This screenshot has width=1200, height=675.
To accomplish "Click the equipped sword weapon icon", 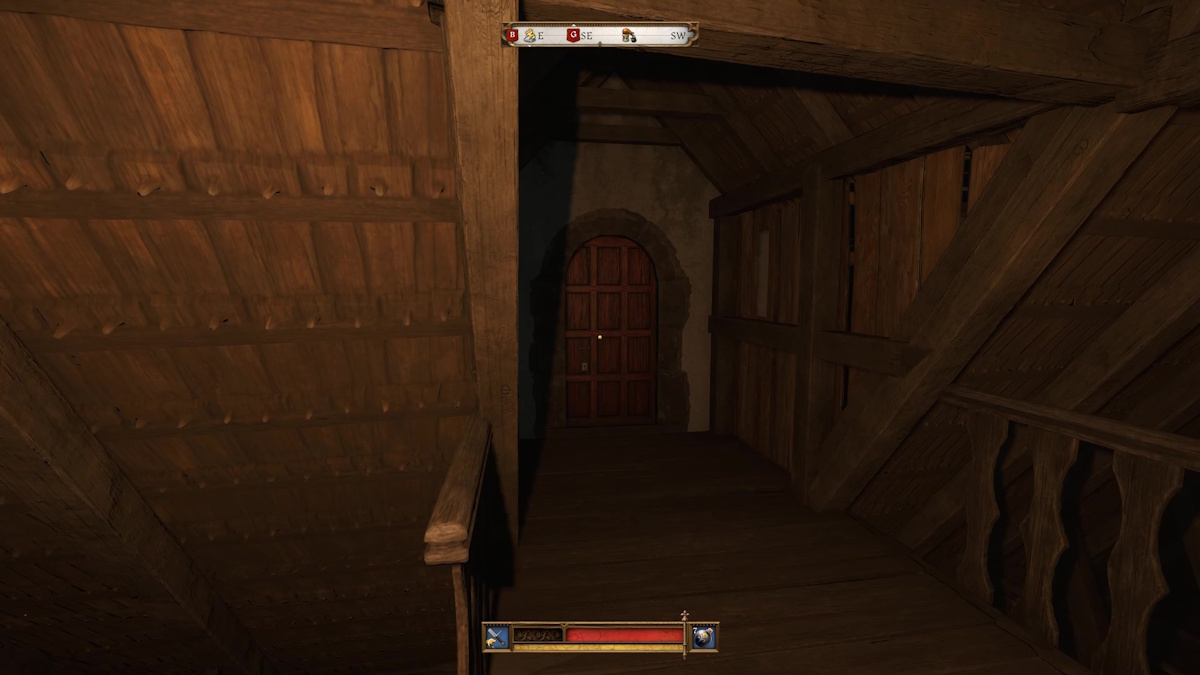I will tap(497, 636).
